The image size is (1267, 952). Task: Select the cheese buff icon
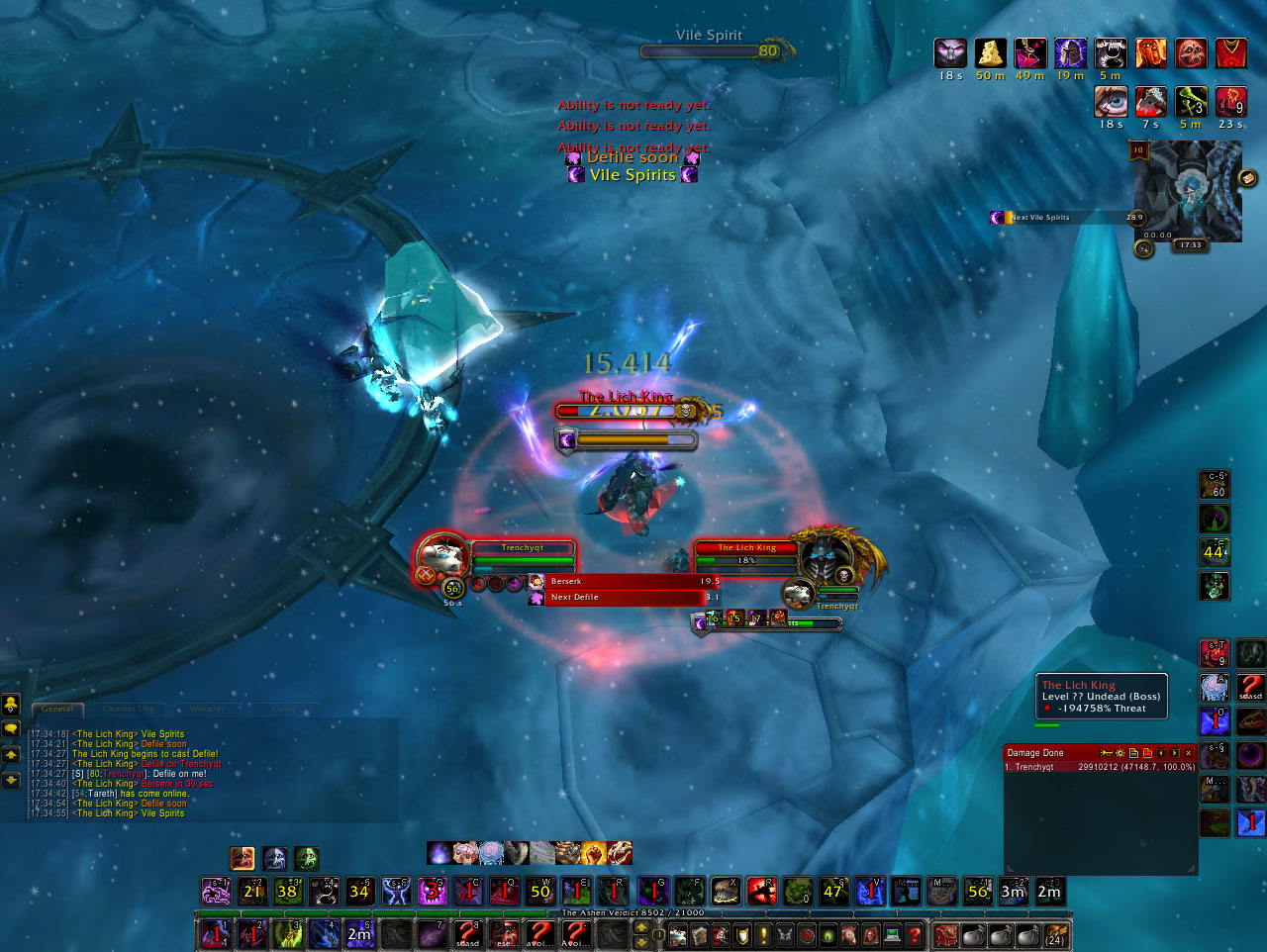tap(990, 52)
